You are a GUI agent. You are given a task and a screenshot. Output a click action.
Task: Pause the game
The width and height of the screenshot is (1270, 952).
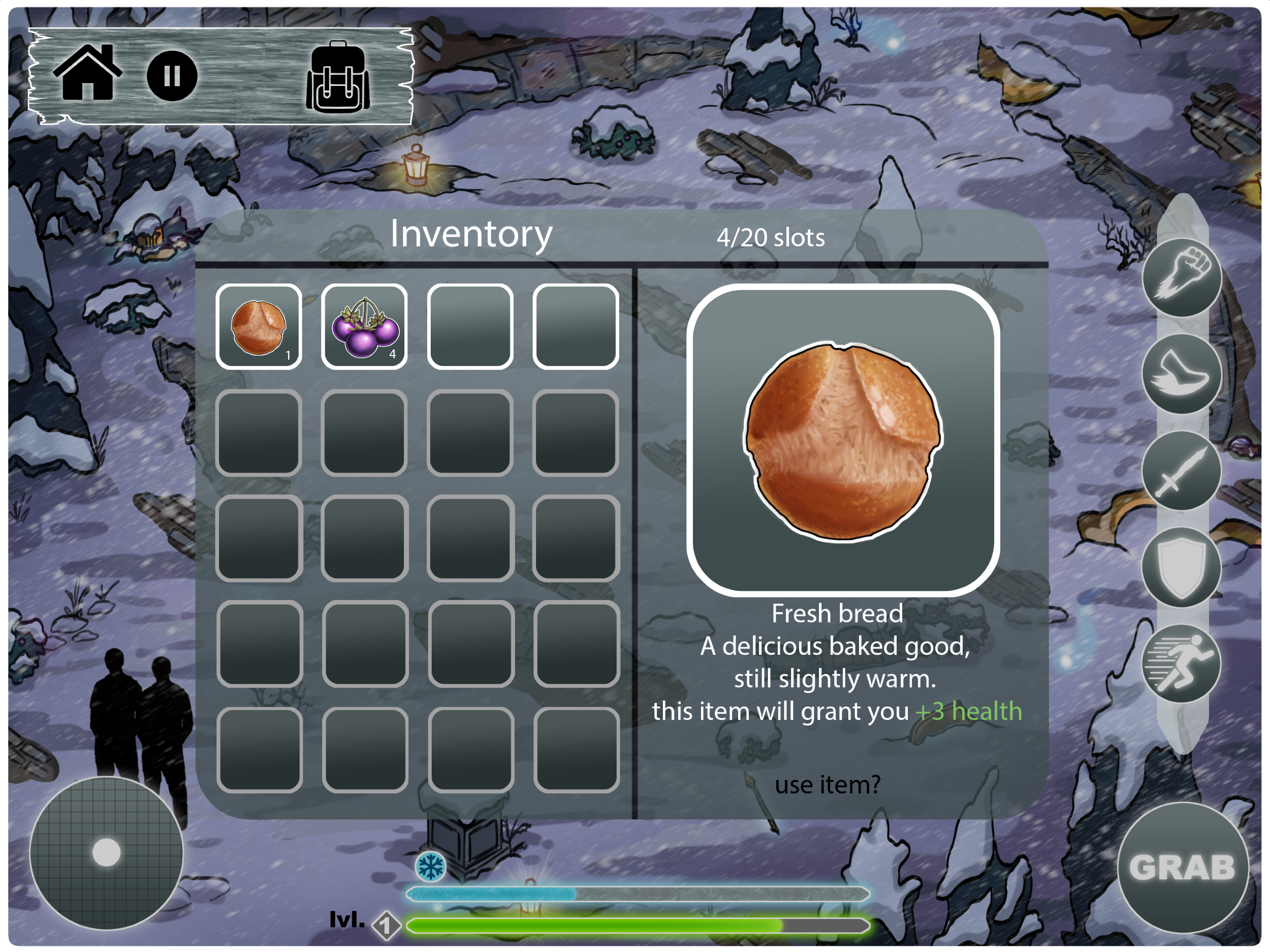pyautogui.click(x=172, y=76)
